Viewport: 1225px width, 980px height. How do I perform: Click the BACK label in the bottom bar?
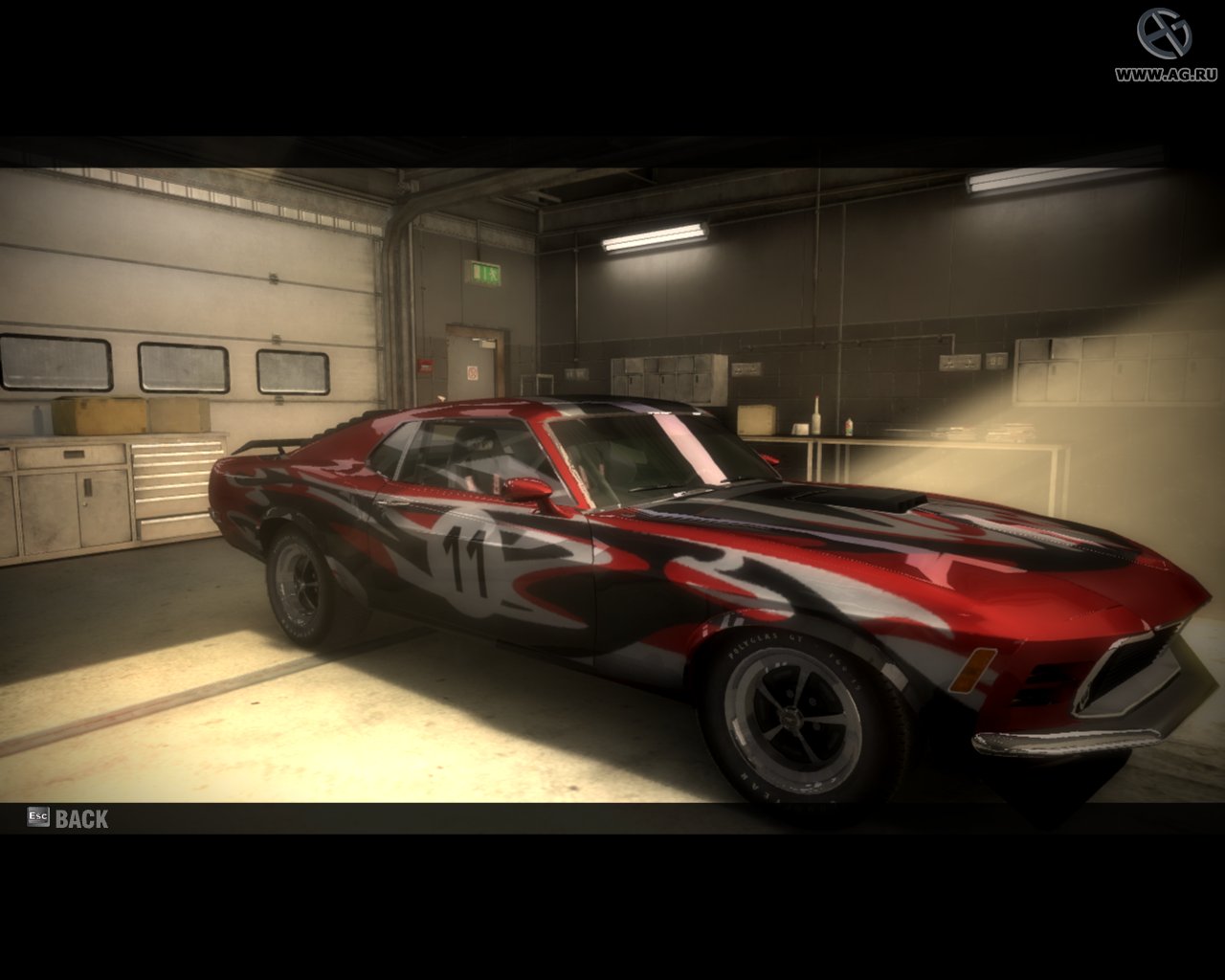pyautogui.click(x=82, y=818)
